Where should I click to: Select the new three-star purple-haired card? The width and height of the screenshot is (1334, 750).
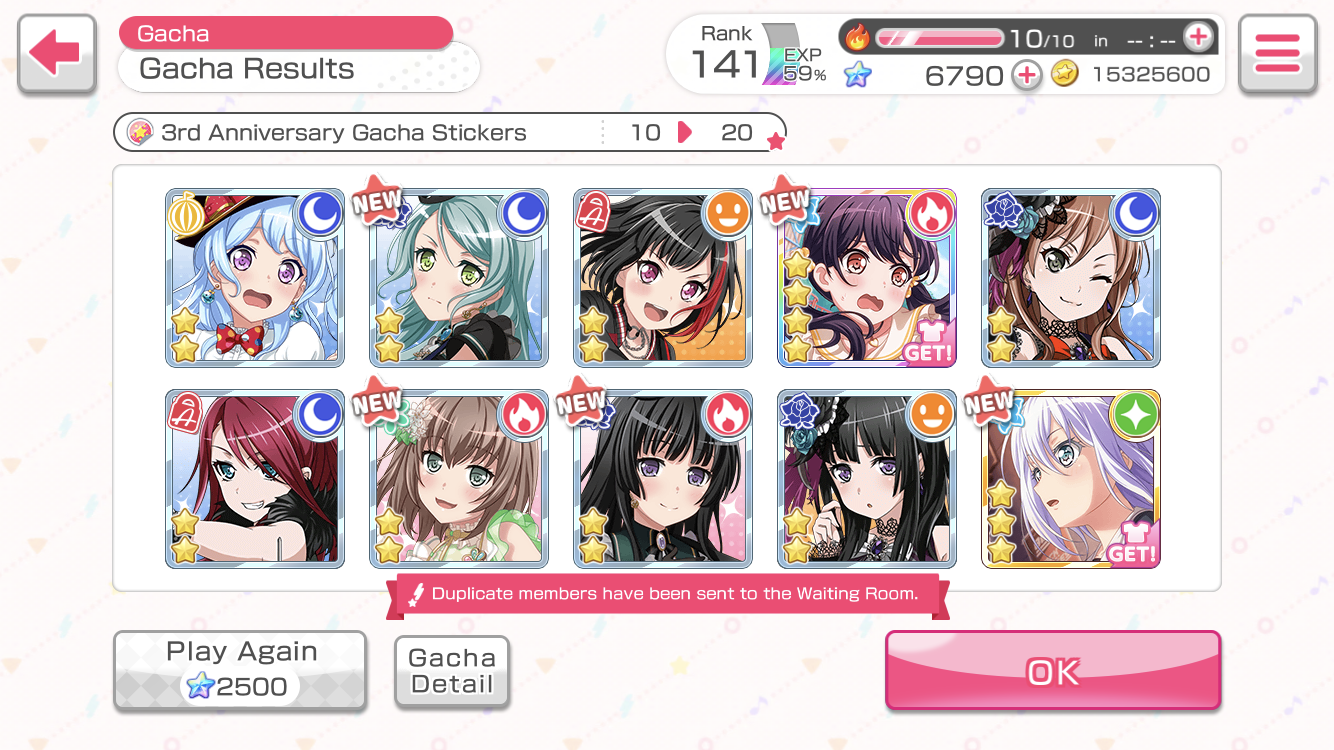pos(867,278)
